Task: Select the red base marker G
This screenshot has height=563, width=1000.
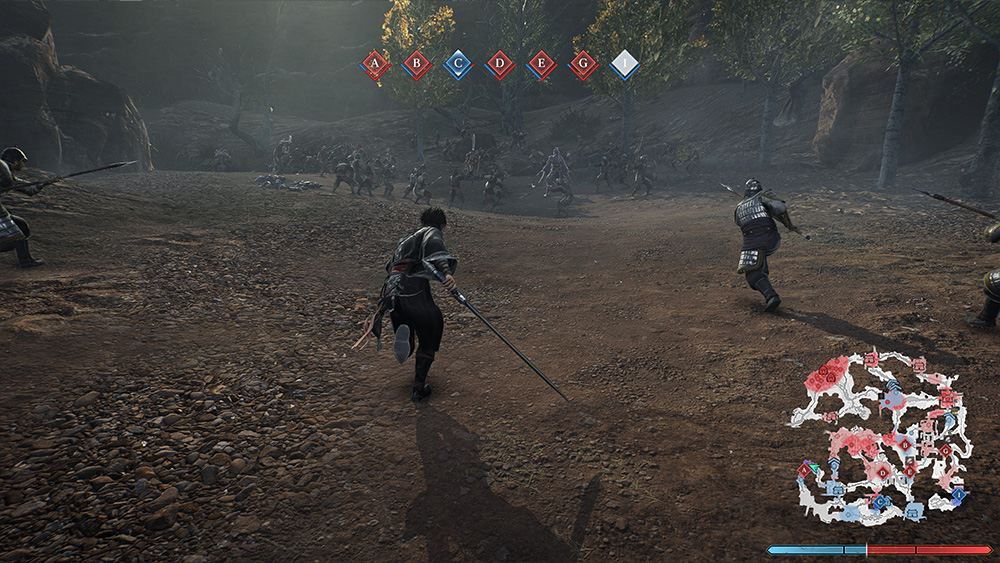Action: pyautogui.click(x=584, y=65)
